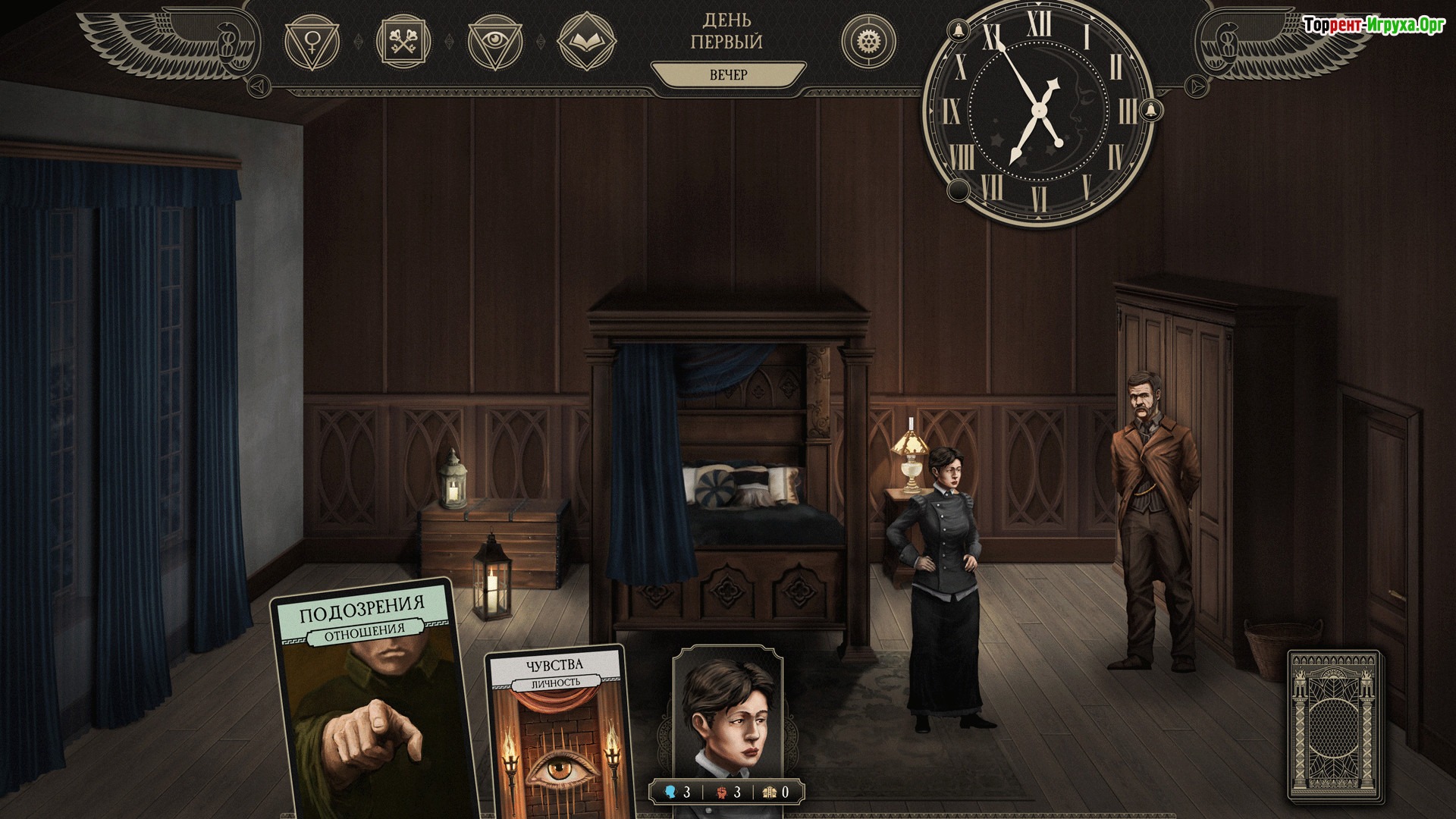Click the small arrow under the right wing
1456x819 pixels.
1196,86
